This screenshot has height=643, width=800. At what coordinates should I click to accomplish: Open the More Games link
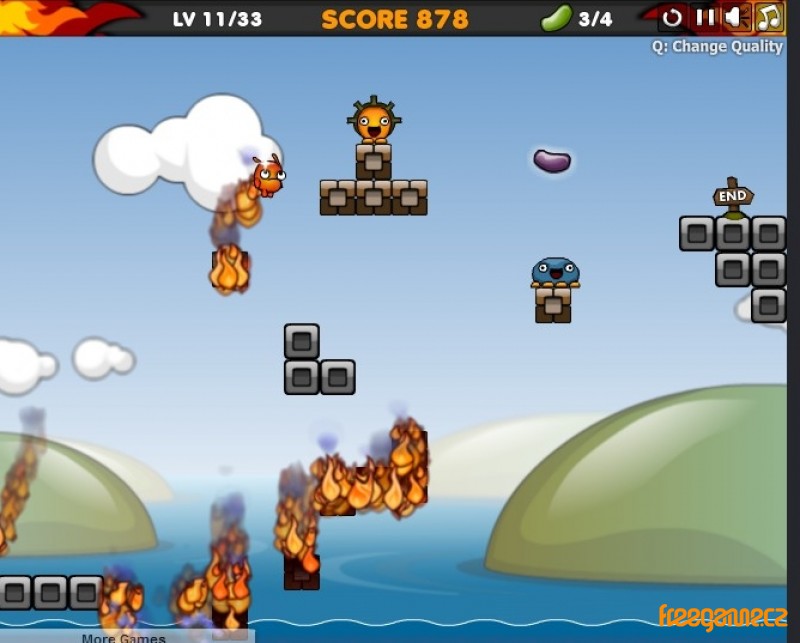pos(124,637)
